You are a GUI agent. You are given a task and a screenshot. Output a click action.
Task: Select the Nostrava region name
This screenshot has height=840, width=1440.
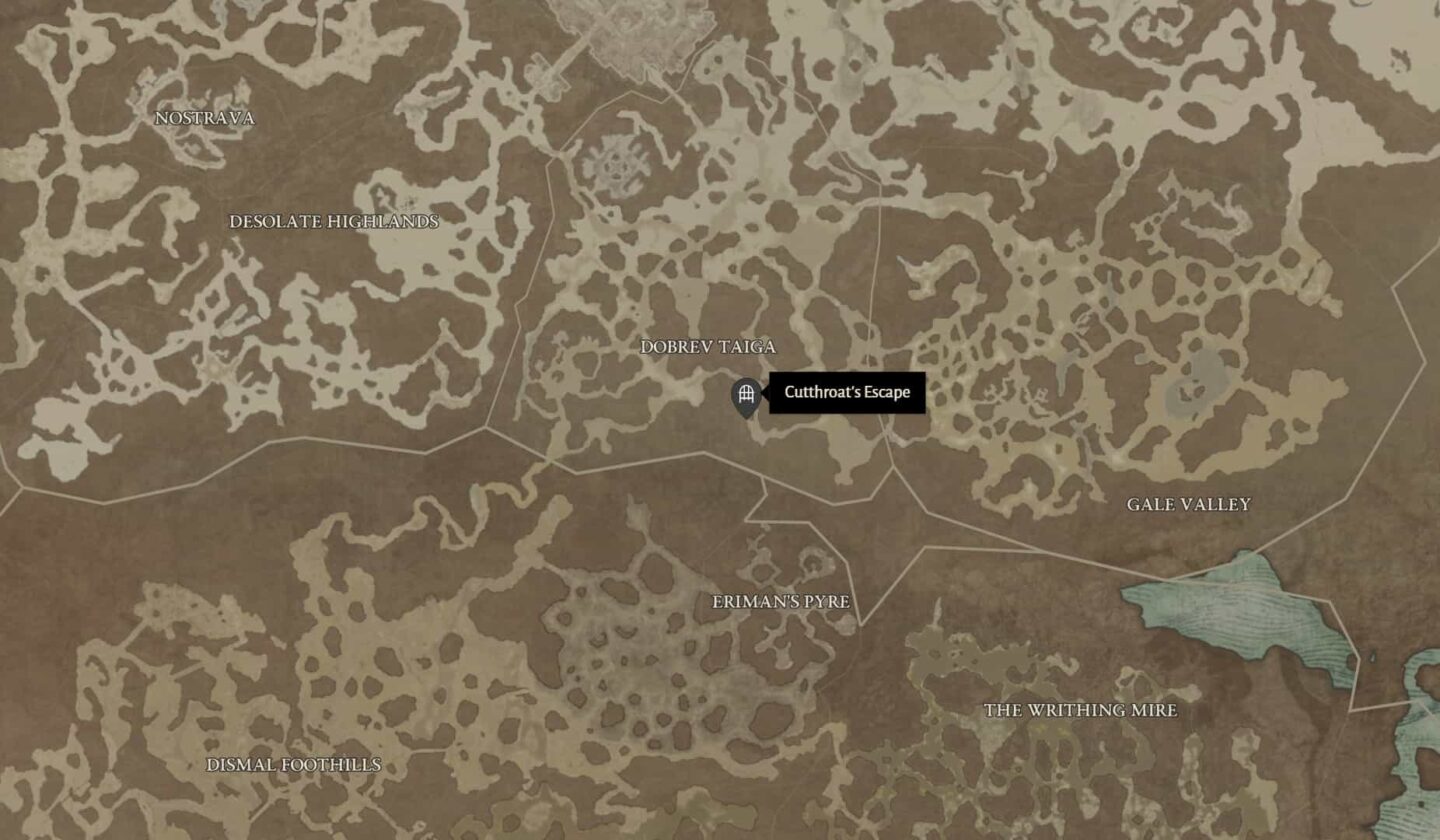[205, 118]
